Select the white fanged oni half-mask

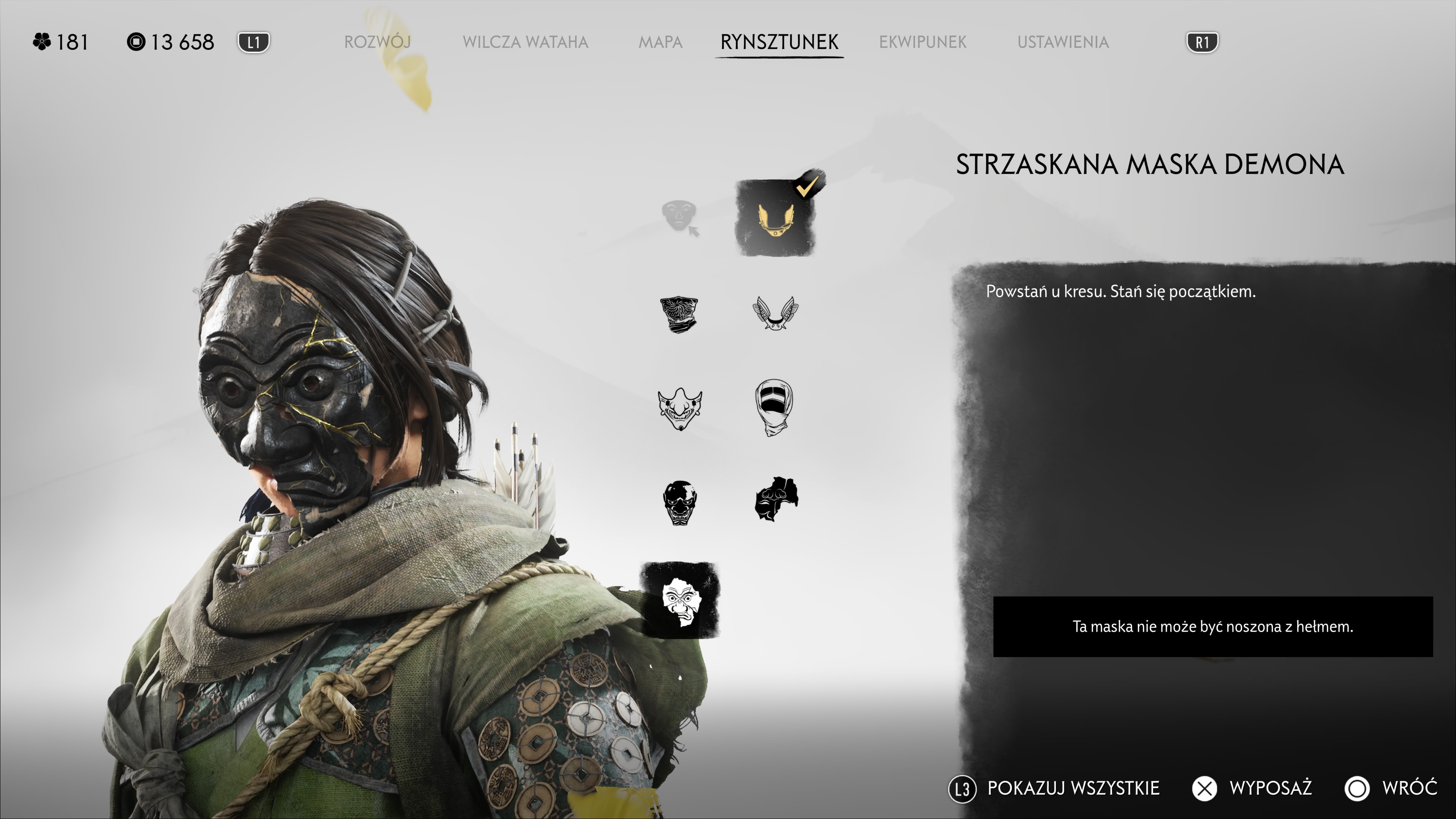coord(680,408)
